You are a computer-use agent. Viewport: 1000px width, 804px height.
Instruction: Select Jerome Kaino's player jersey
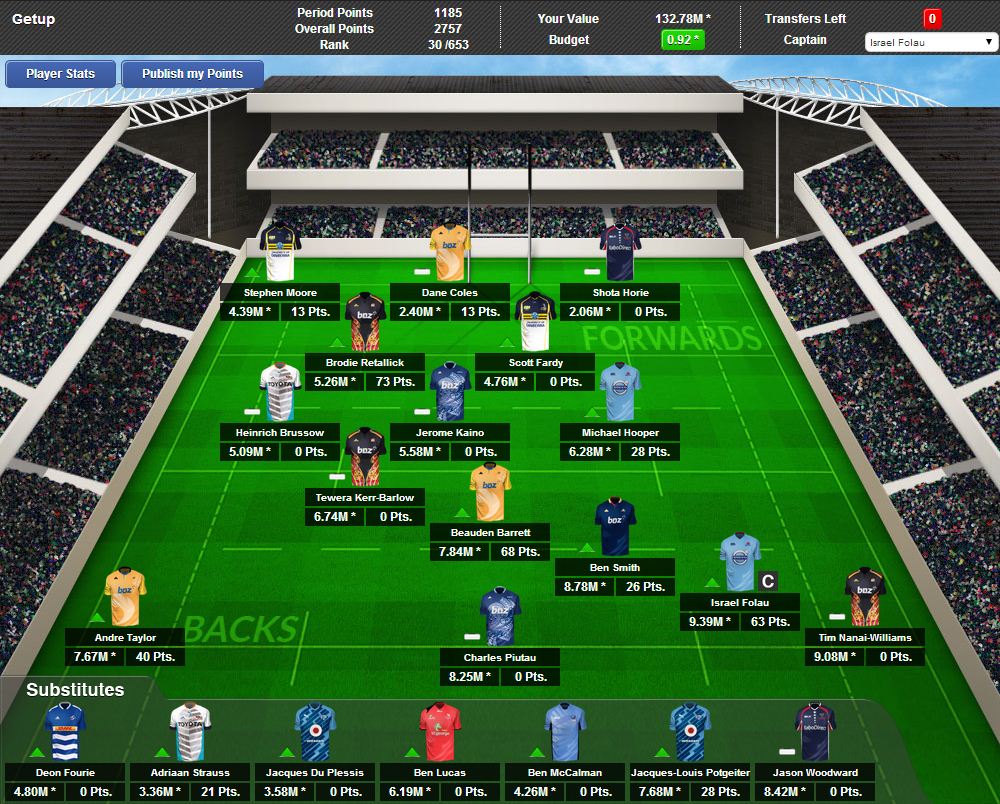pos(449,391)
